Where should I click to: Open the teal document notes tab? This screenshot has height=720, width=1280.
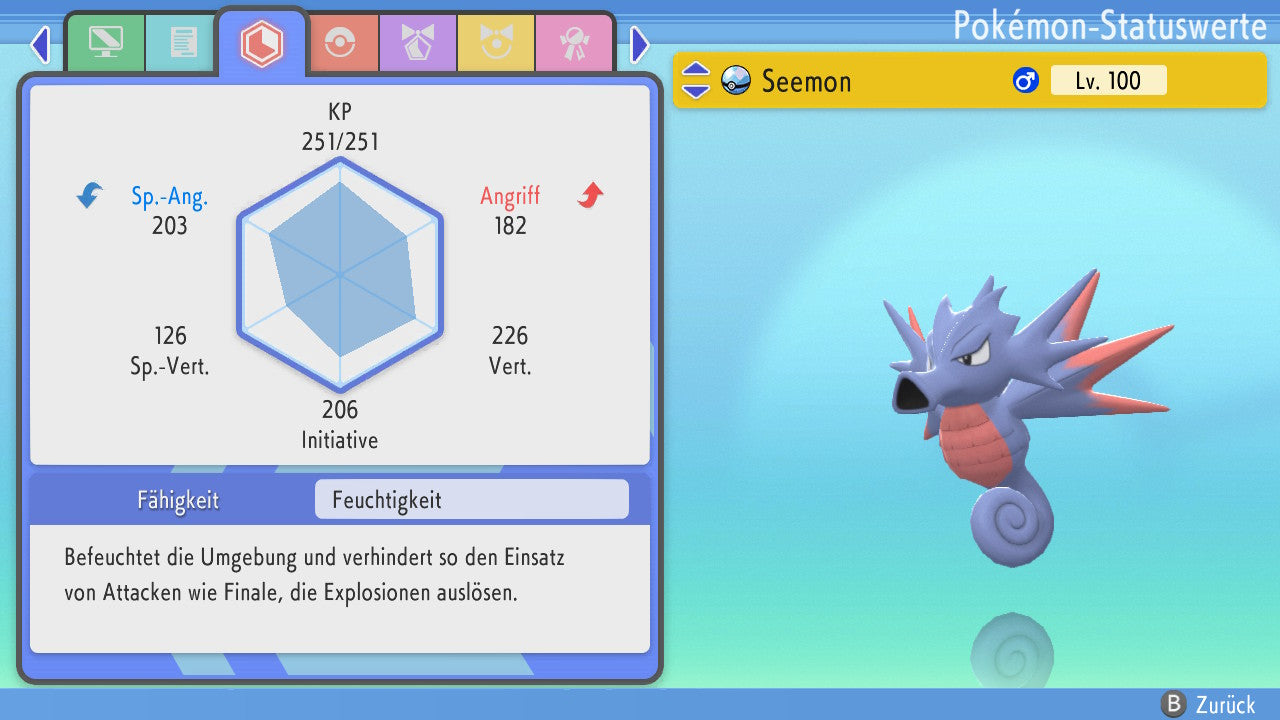tap(183, 43)
